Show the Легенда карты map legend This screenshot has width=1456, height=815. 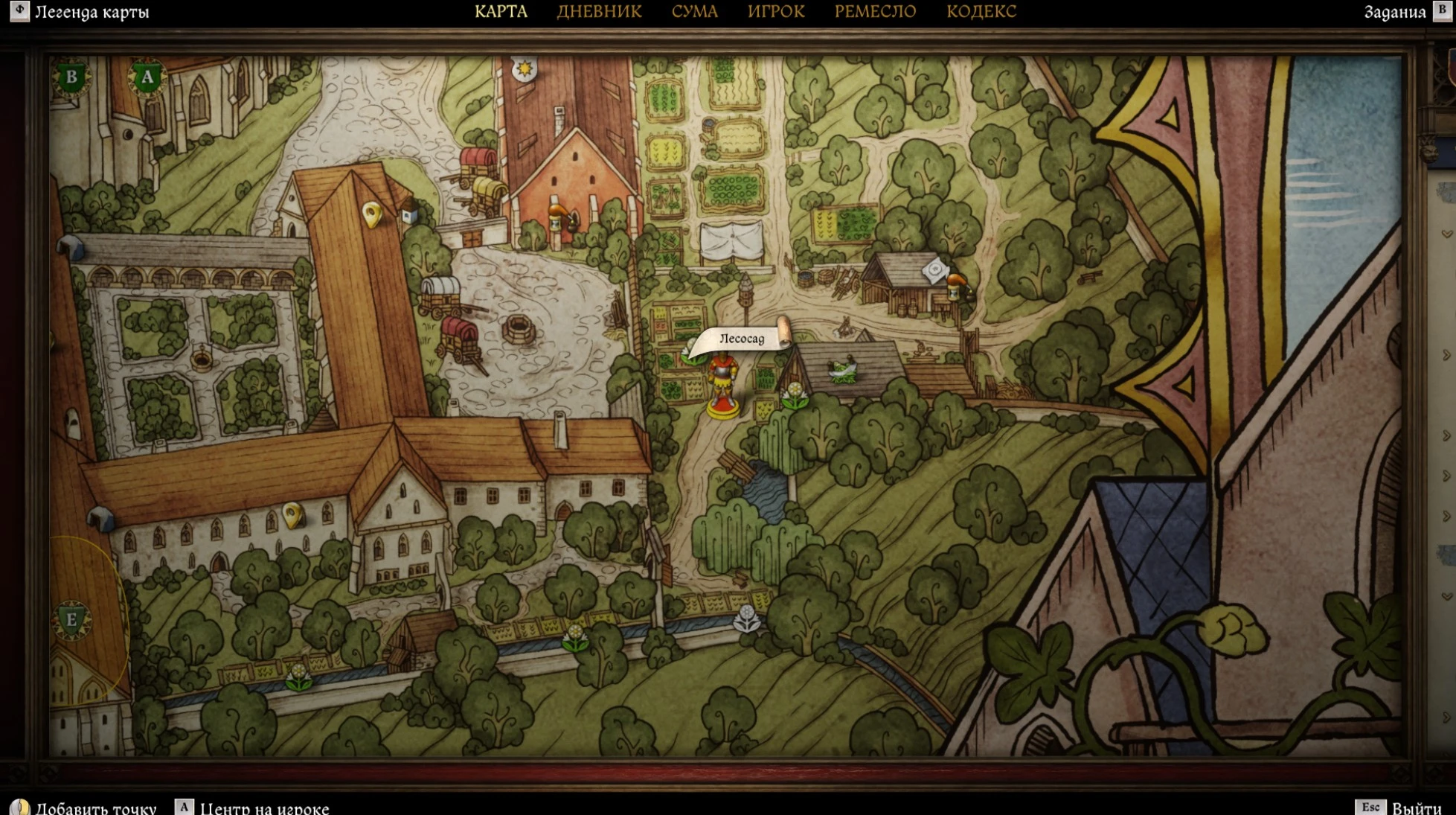click(x=91, y=12)
